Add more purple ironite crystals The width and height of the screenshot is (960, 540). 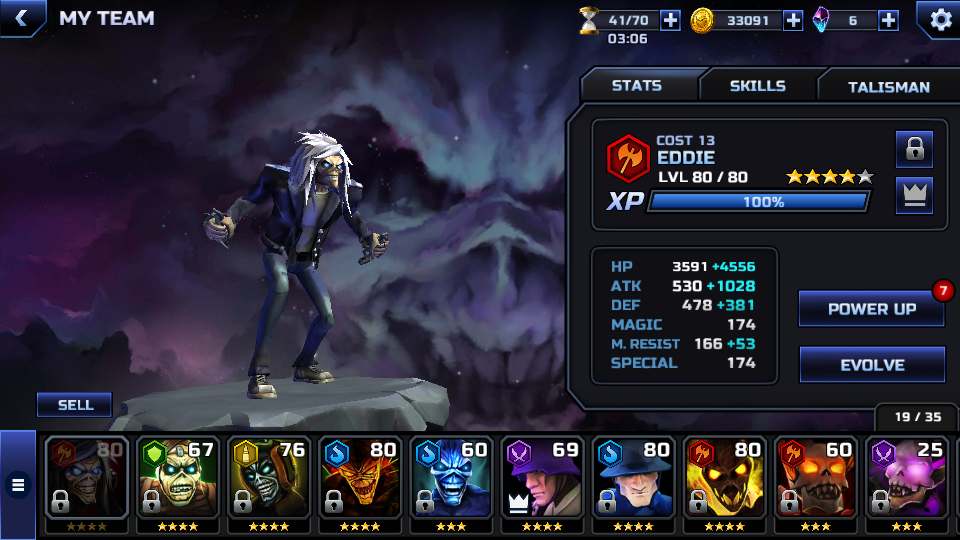click(x=888, y=20)
